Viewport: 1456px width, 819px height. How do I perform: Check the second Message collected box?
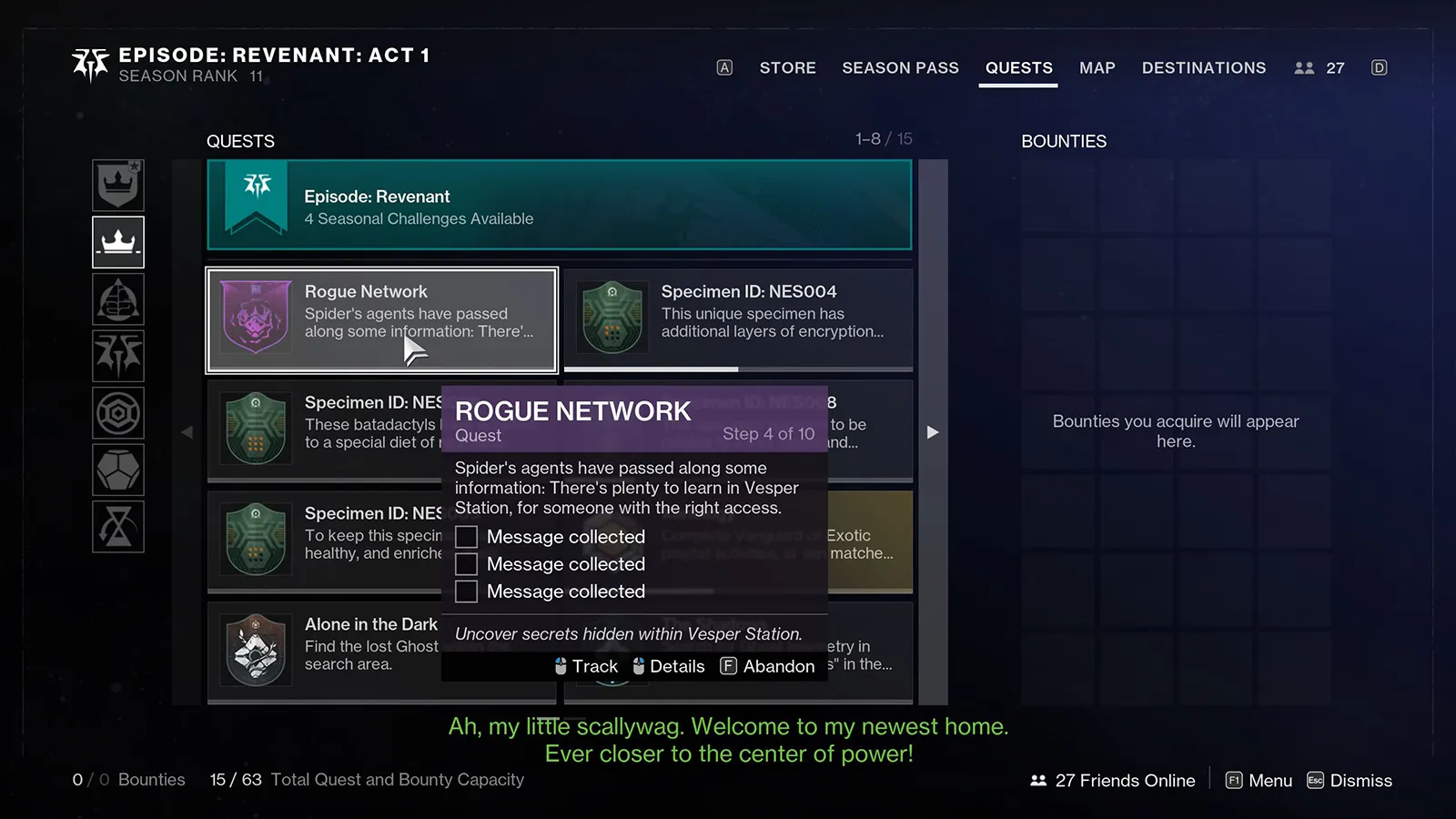[x=466, y=564]
